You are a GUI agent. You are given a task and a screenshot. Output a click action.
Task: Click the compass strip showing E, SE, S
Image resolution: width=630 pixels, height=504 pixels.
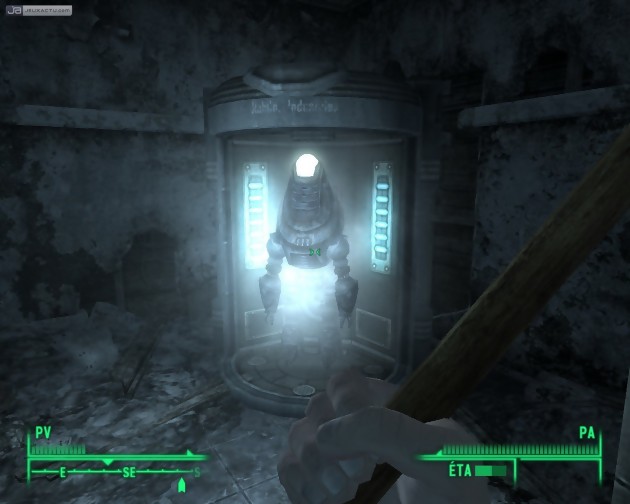pyautogui.click(x=118, y=471)
